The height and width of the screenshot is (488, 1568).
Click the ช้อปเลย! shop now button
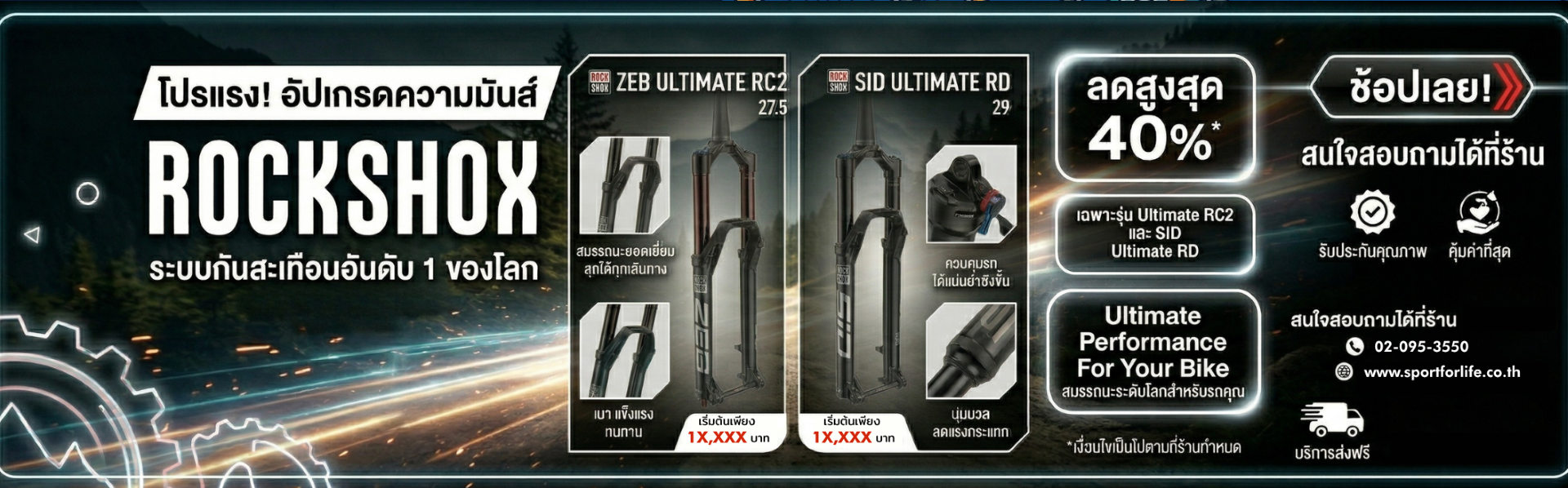pos(1420,87)
